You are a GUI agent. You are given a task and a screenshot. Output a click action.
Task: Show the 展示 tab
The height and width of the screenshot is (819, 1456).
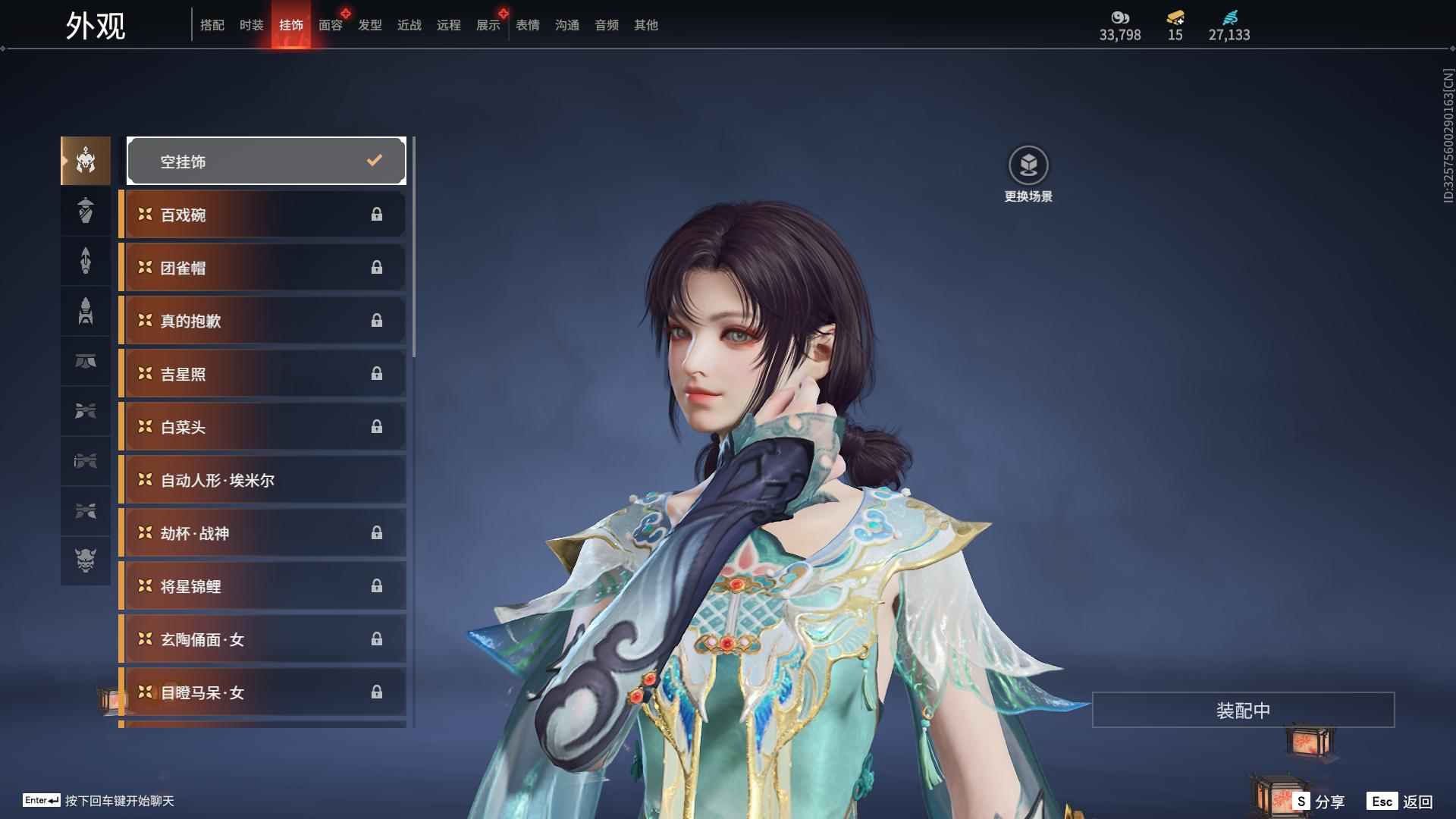pos(488,25)
